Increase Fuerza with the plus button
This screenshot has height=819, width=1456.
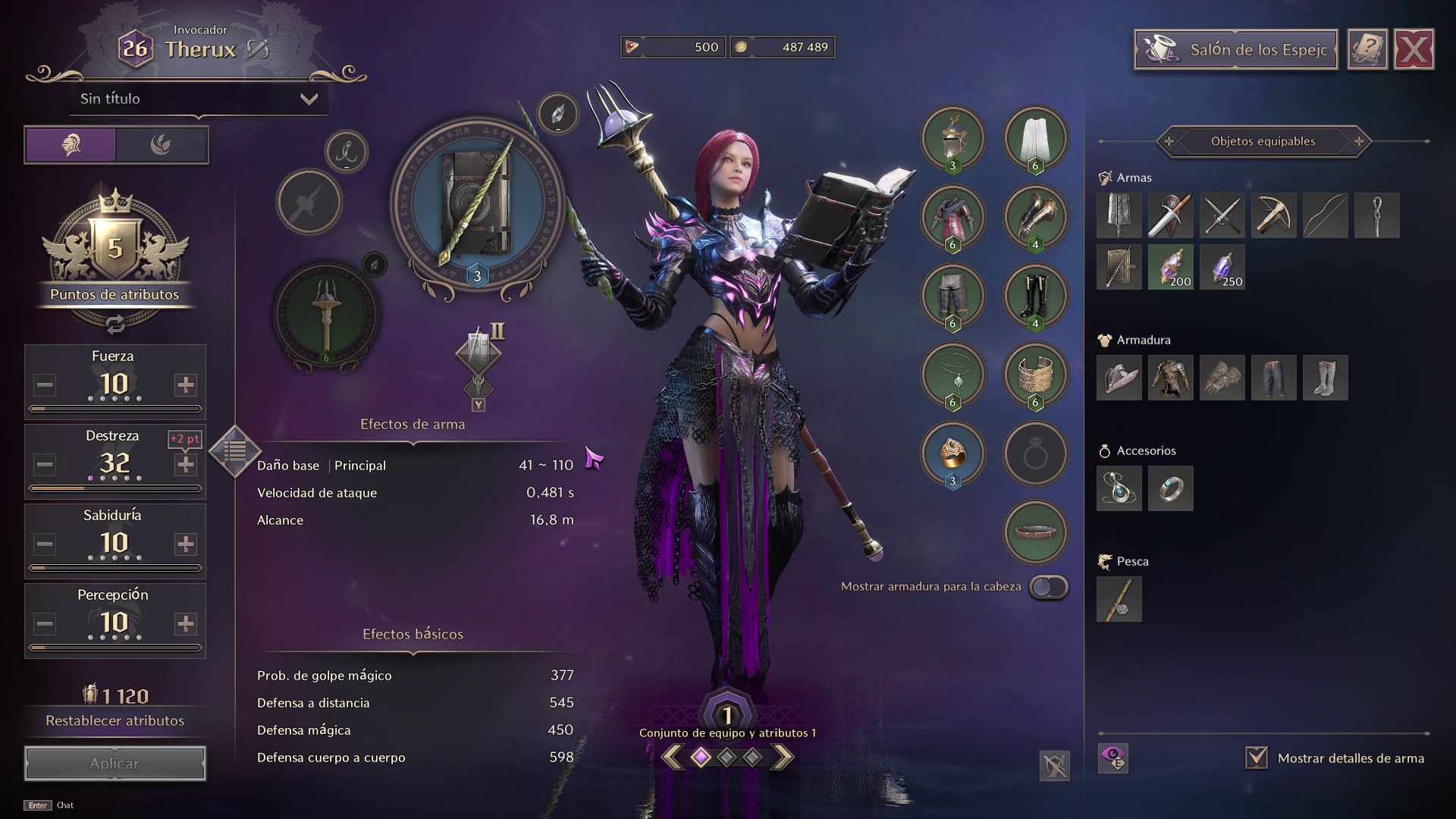[185, 385]
